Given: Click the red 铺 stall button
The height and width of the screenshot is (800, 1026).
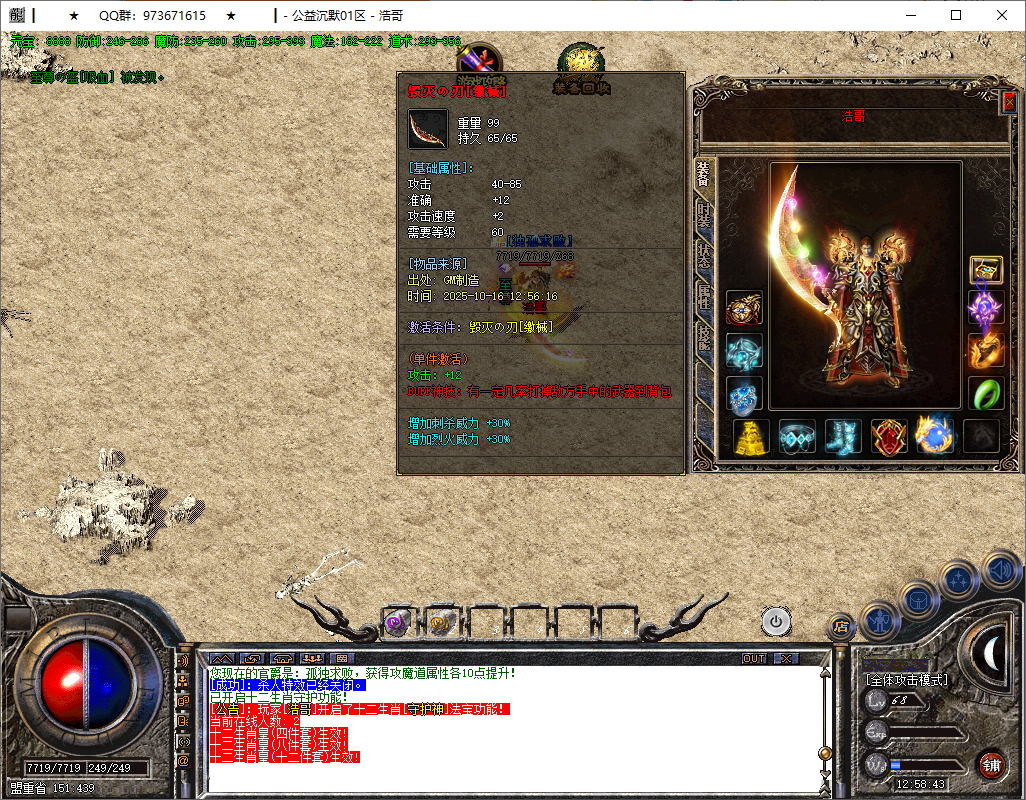Looking at the screenshot, I should [992, 766].
